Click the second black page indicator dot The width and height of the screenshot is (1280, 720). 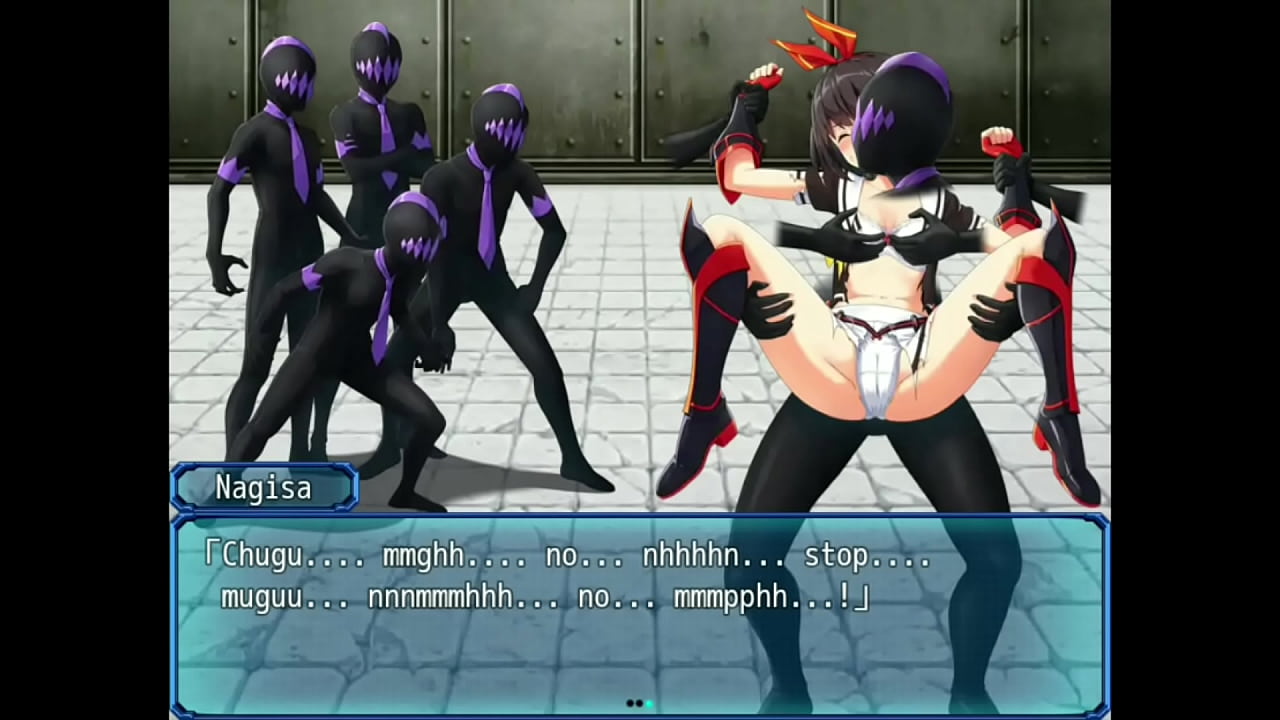[x=637, y=703]
